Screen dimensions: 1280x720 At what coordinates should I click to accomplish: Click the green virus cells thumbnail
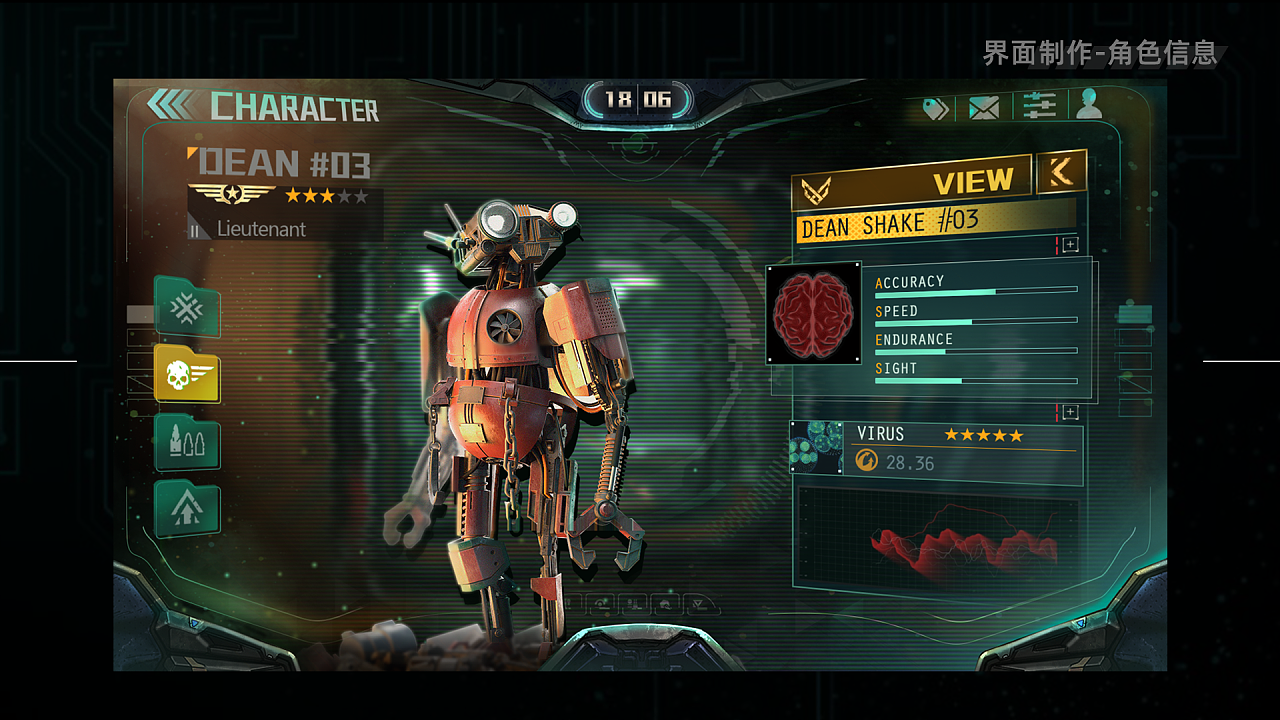[x=816, y=447]
